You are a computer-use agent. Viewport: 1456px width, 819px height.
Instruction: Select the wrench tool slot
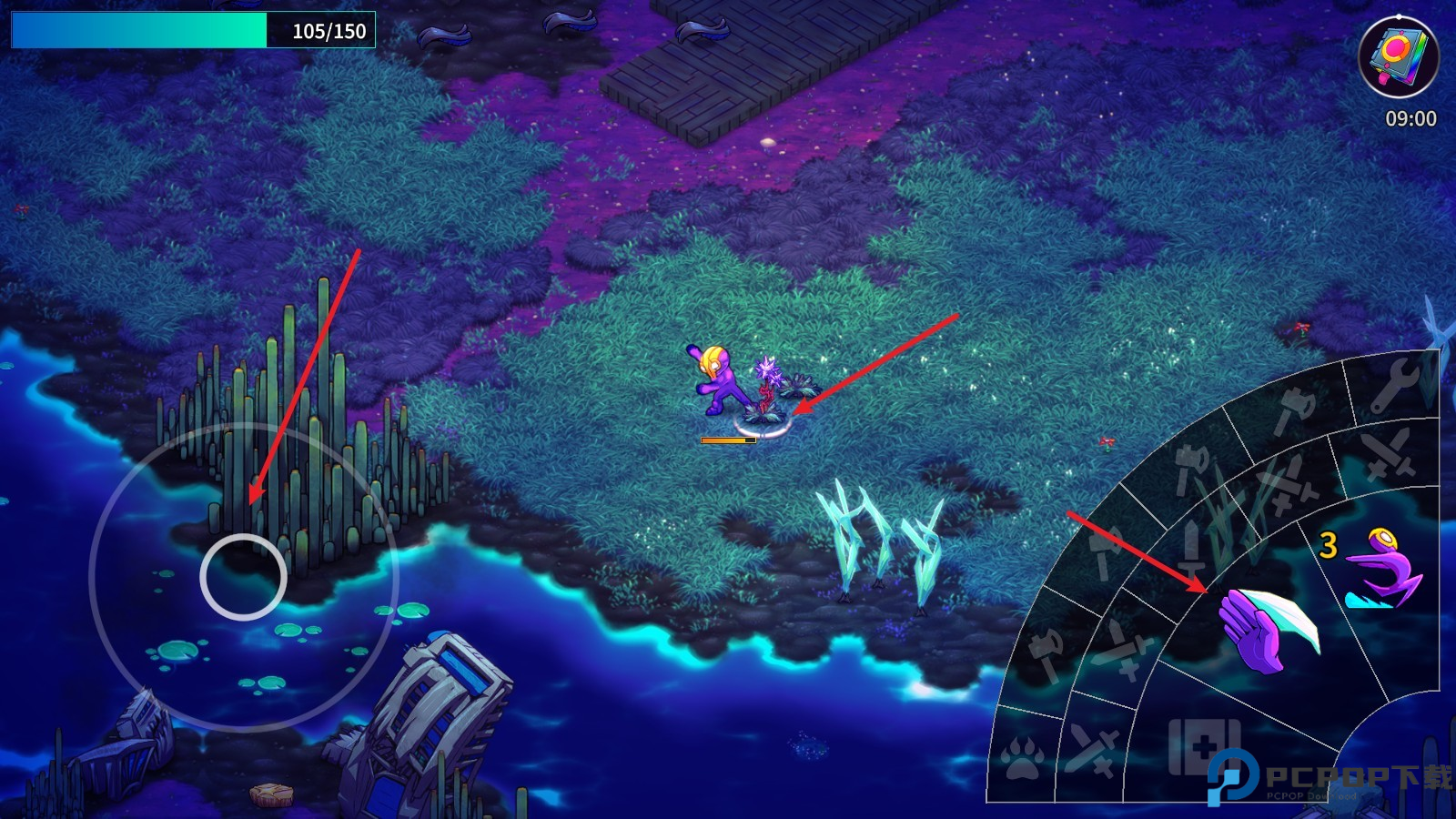tap(1395, 386)
